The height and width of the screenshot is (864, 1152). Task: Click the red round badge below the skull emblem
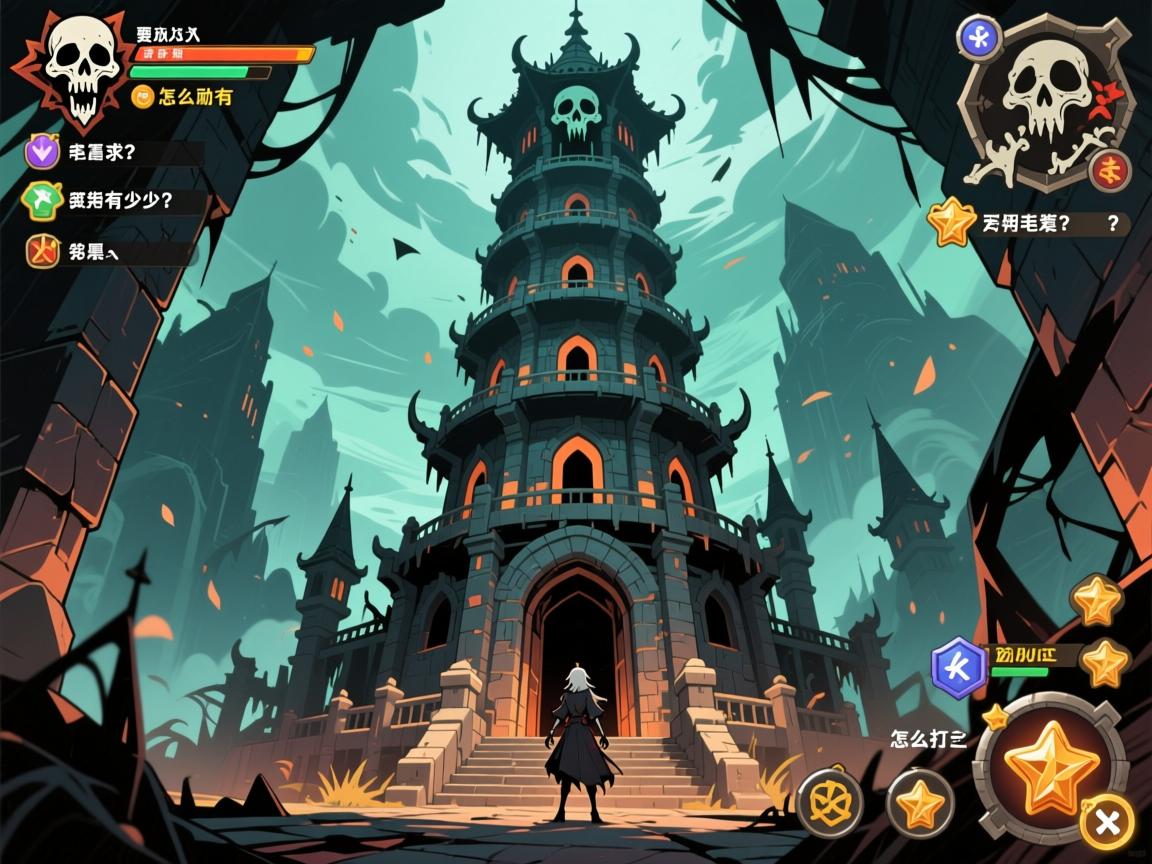(1110, 170)
